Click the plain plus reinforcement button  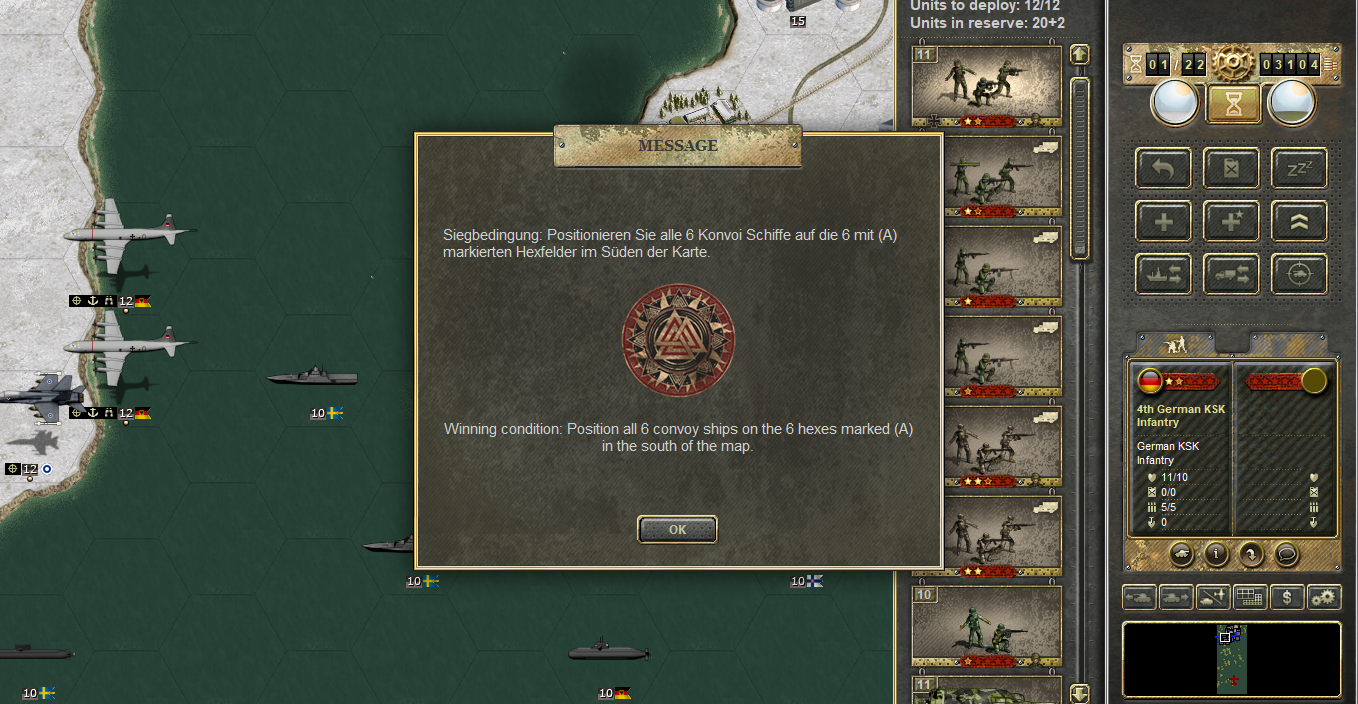coord(1163,221)
